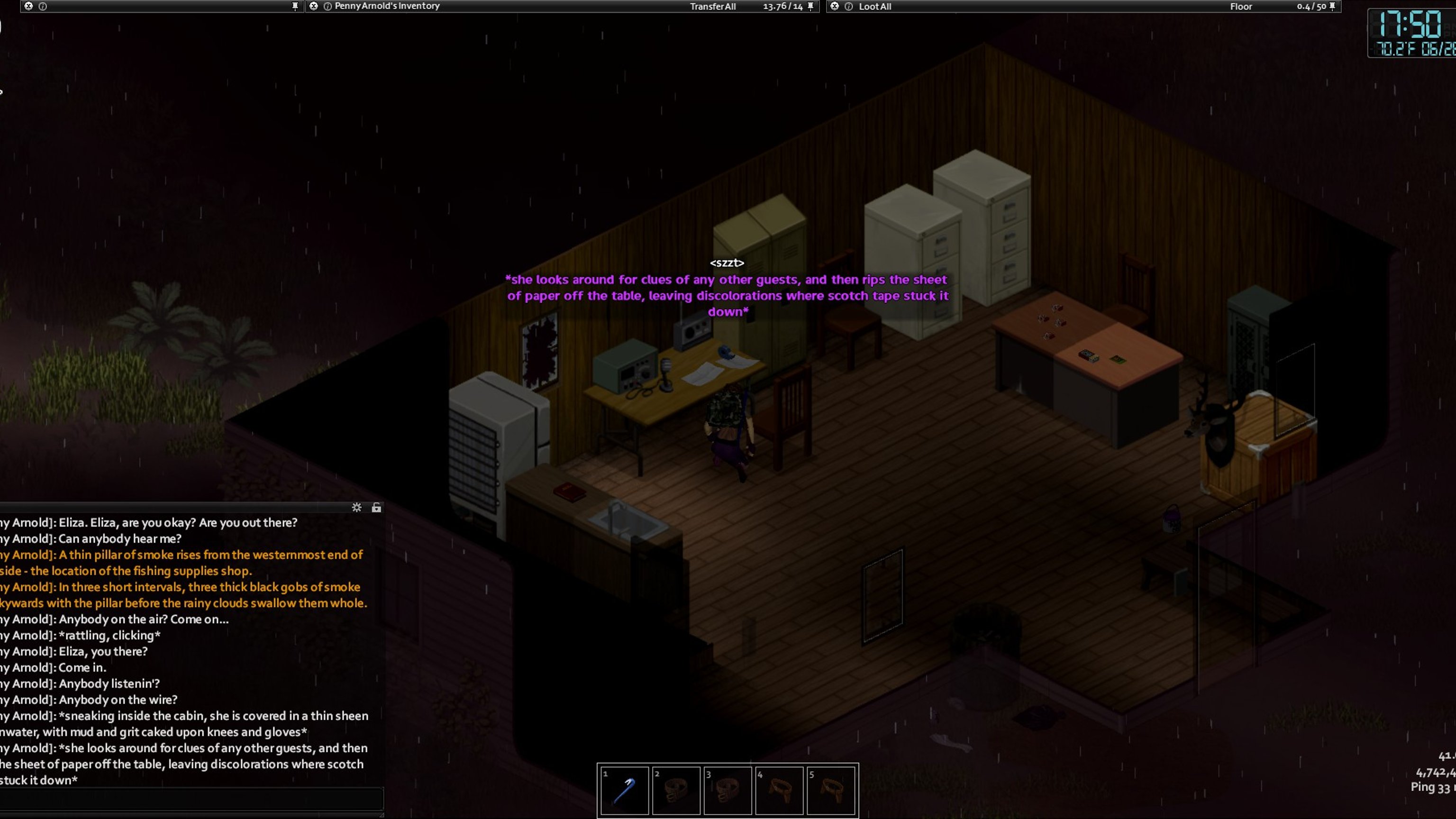Toggle the pin on the loot panel

pos(1332,6)
